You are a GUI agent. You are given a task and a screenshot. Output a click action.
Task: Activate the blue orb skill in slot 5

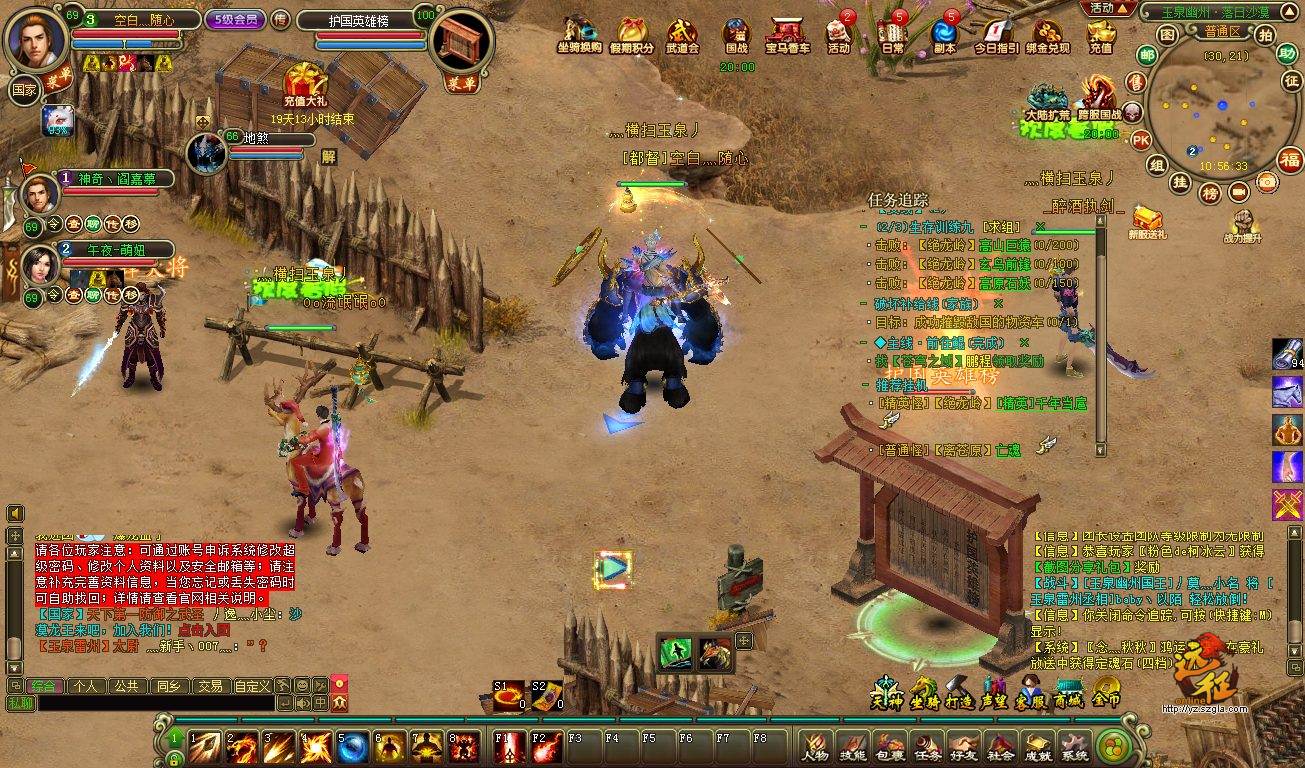tap(353, 747)
